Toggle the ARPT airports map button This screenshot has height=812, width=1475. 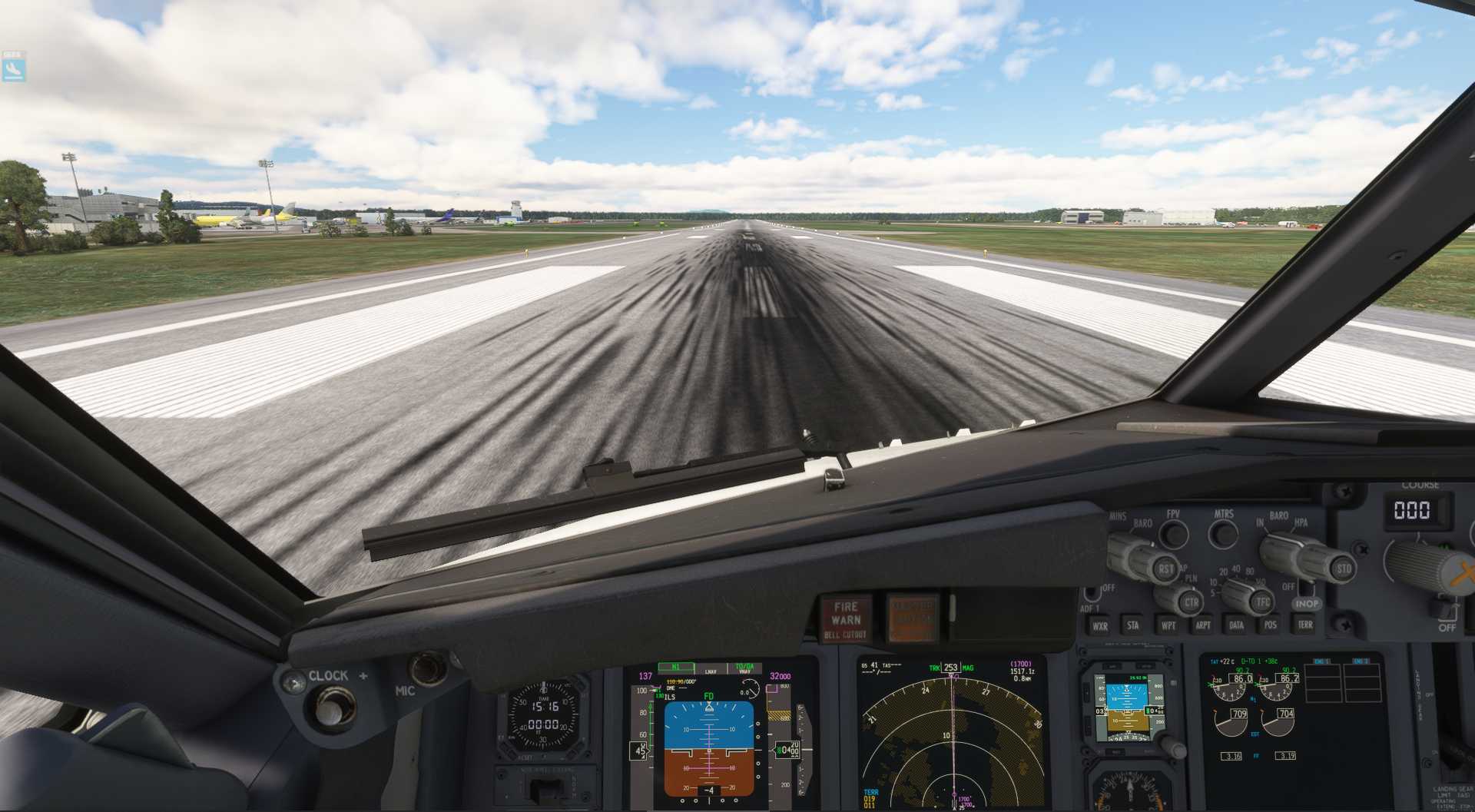1202,625
